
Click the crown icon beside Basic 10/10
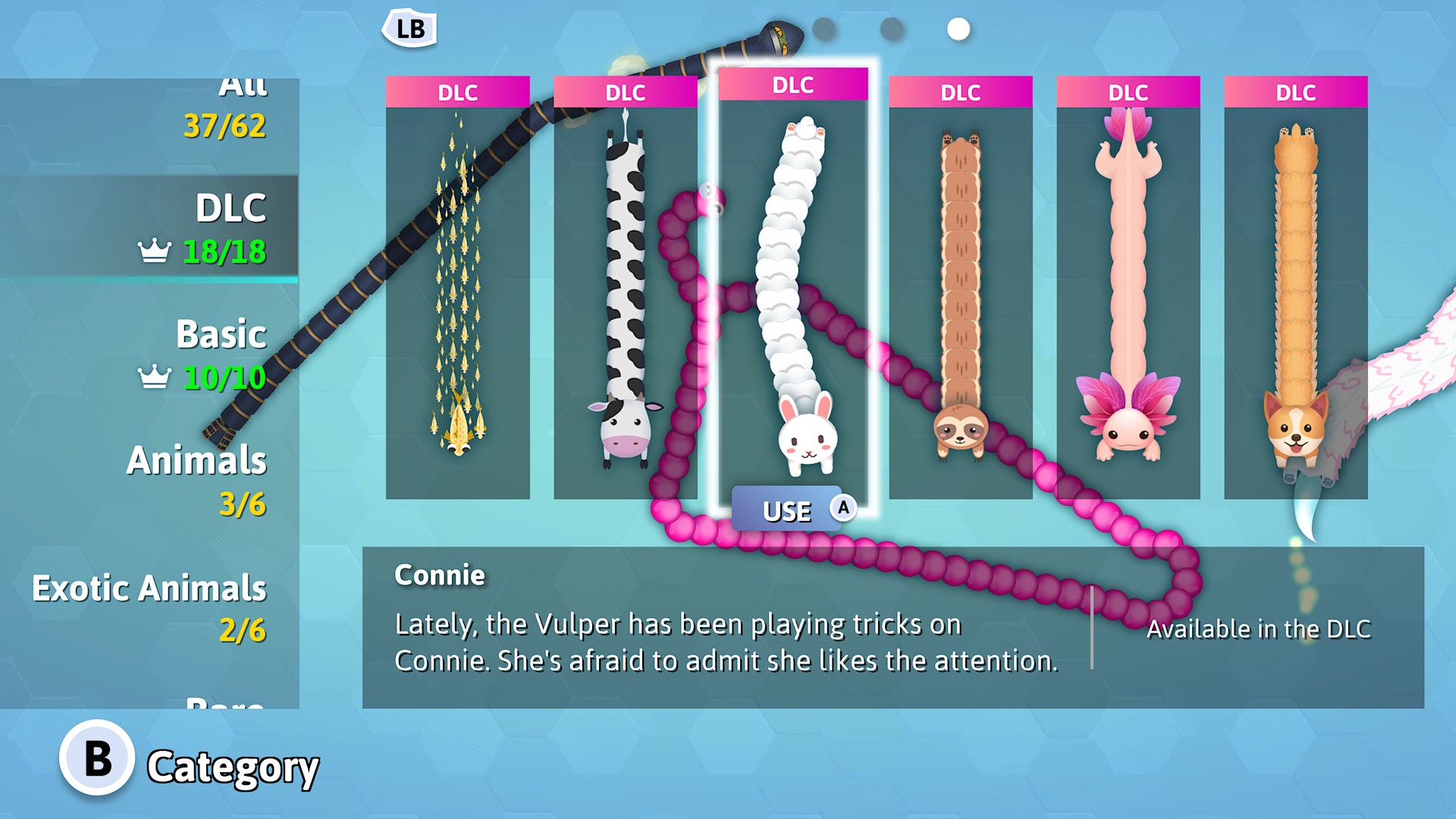[154, 375]
